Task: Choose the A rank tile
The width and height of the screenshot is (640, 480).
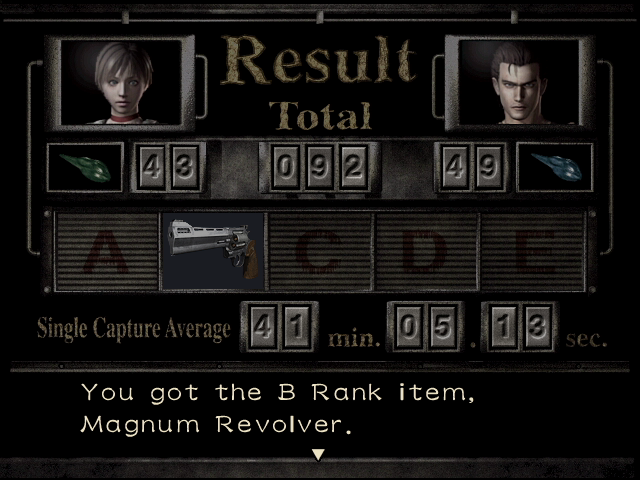Action: coord(106,251)
